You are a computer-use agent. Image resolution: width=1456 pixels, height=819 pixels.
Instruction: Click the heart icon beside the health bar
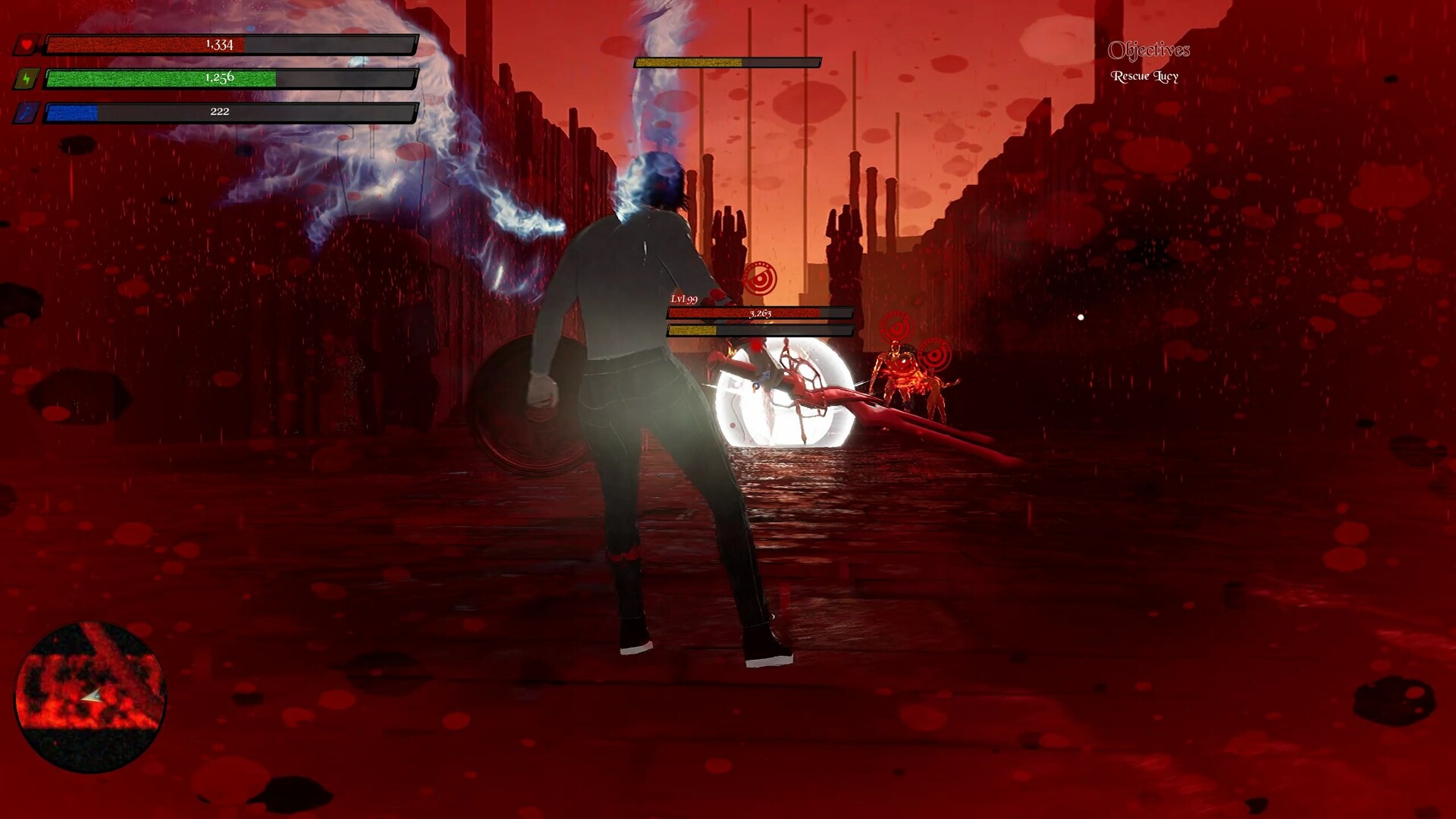[27, 45]
